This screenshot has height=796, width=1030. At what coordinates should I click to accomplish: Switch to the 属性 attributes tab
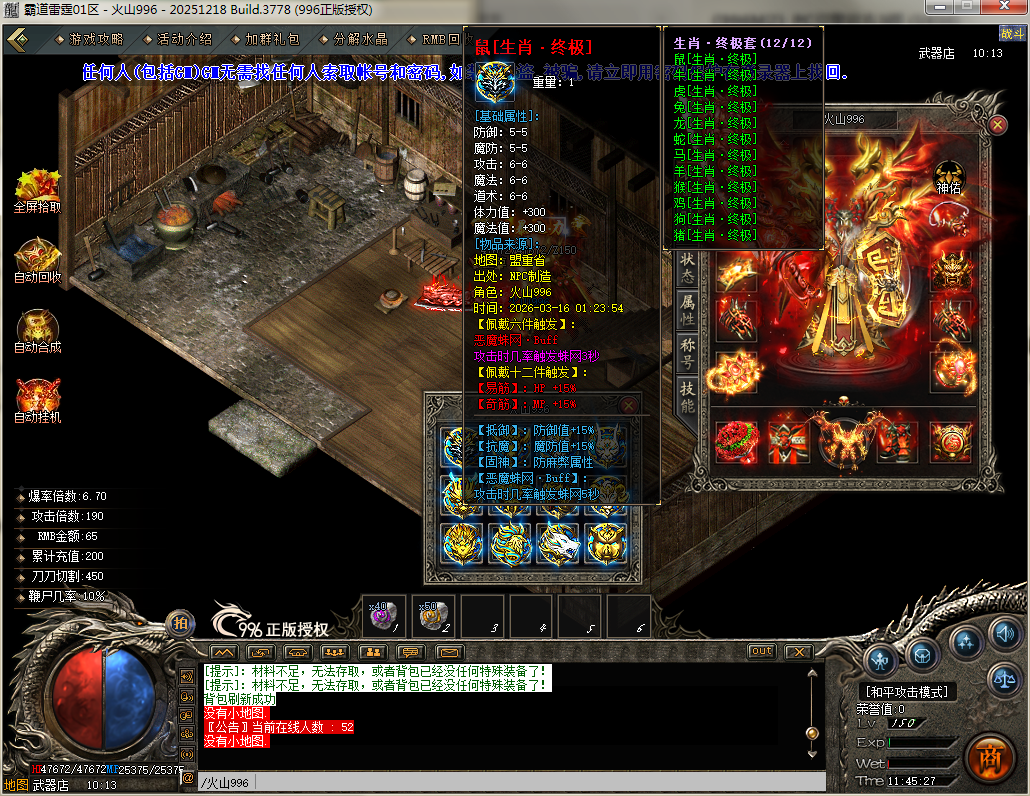(x=688, y=310)
